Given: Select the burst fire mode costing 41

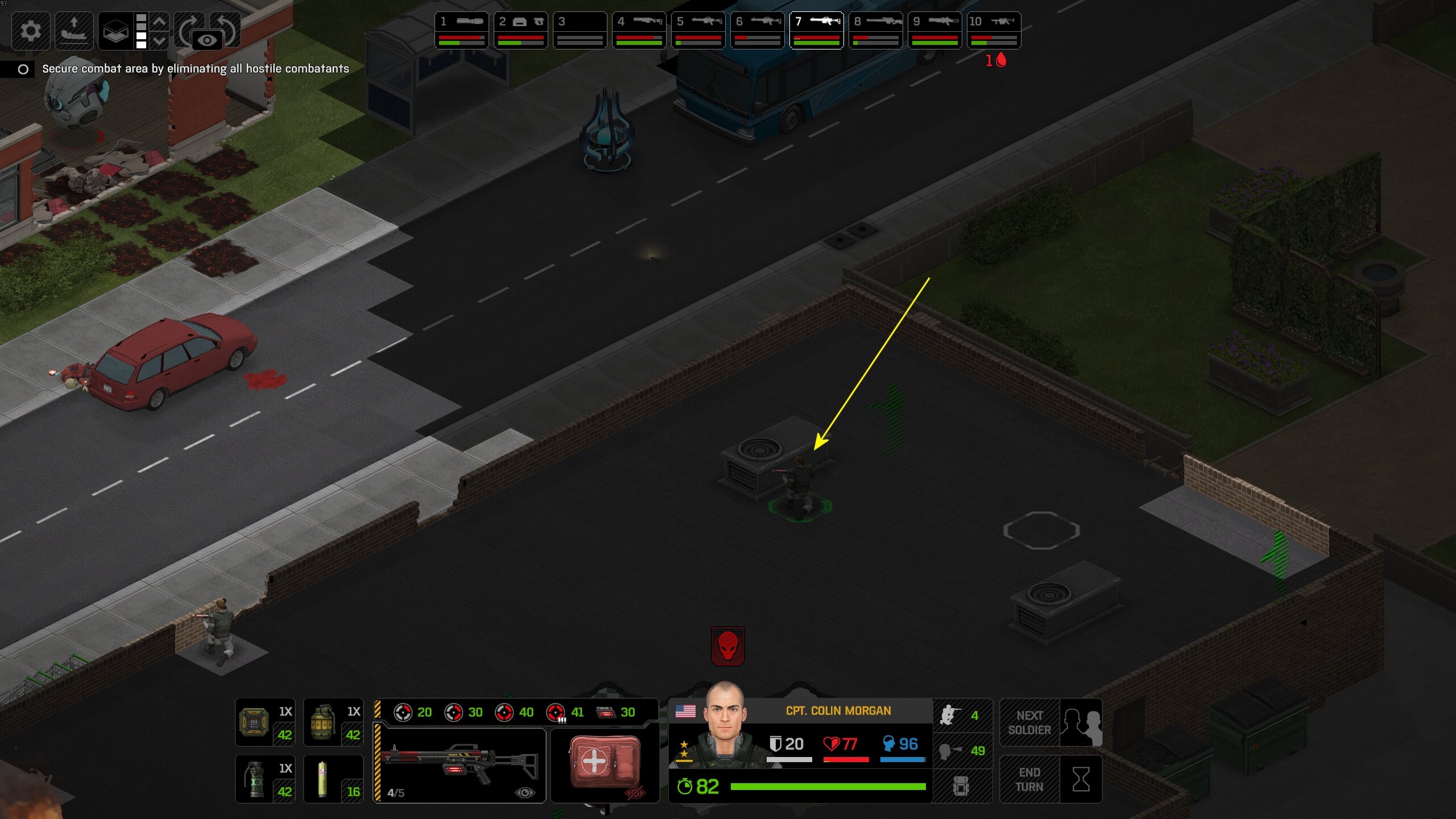Looking at the screenshot, I should coord(565,712).
